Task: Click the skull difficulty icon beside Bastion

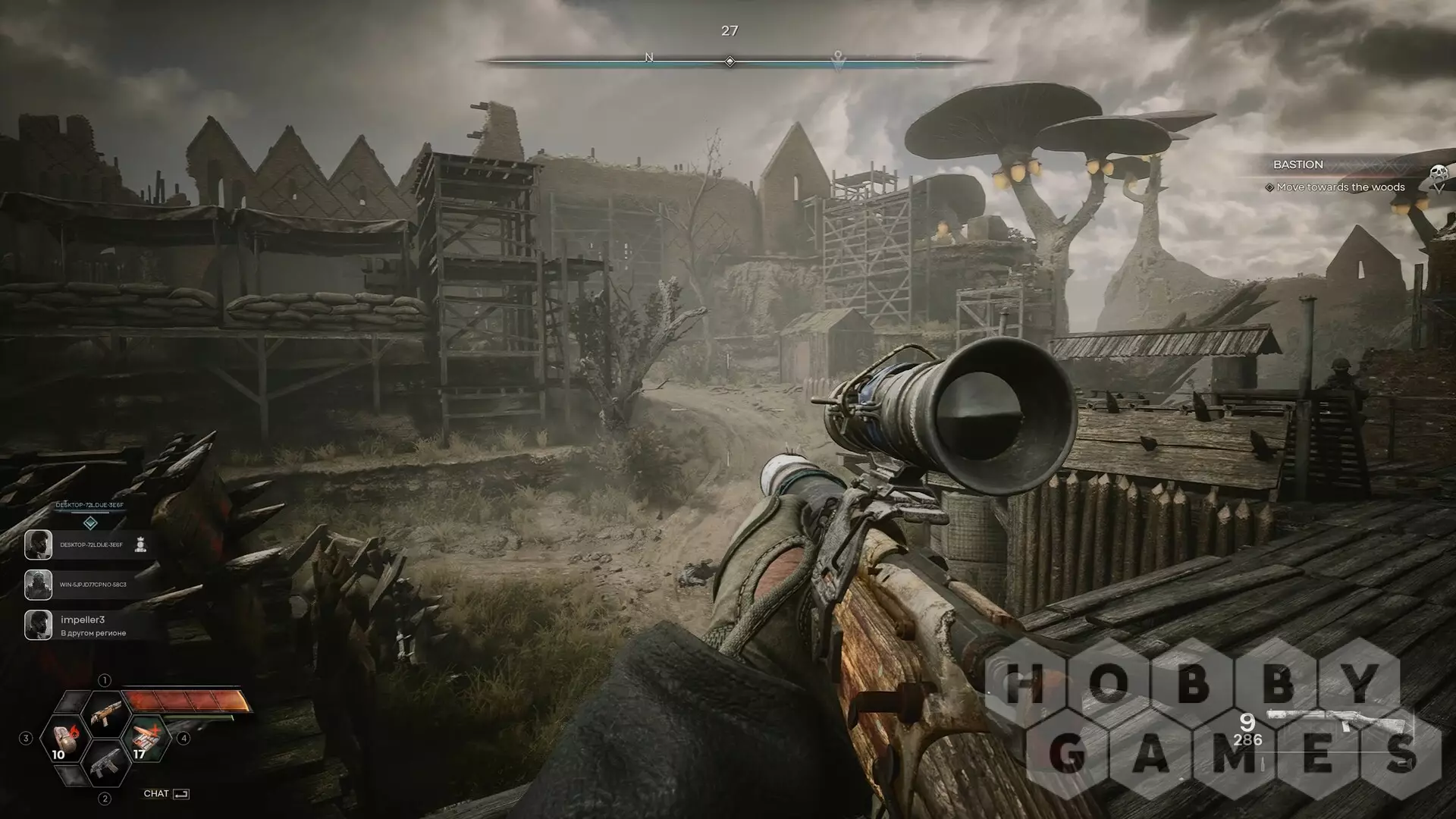Action: point(1438,174)
